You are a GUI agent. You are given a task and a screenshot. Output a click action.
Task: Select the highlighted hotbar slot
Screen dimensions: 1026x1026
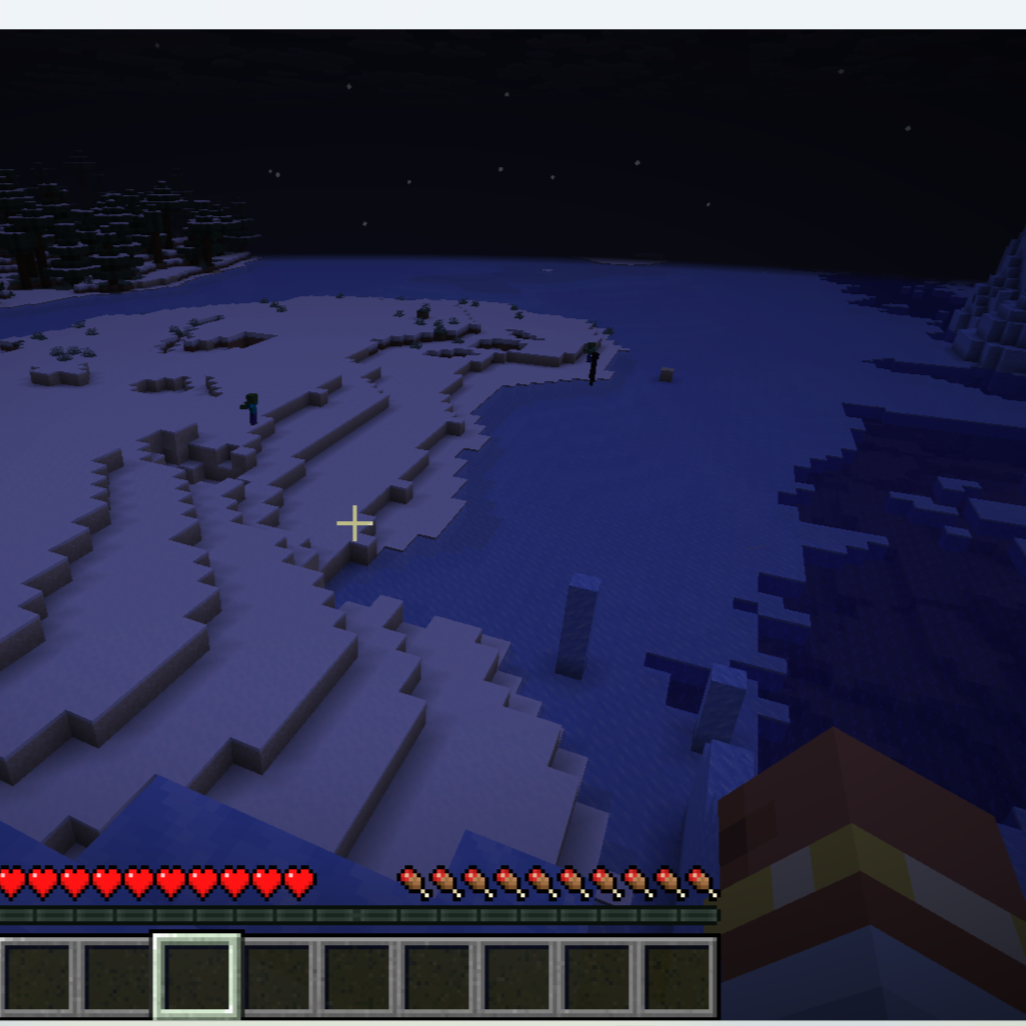[197, 976]
